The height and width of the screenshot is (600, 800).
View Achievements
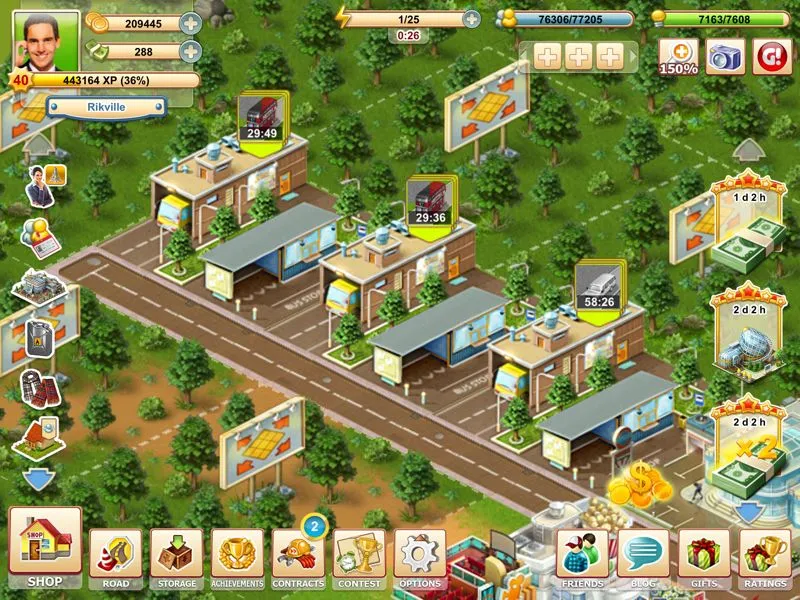(237, 556)
